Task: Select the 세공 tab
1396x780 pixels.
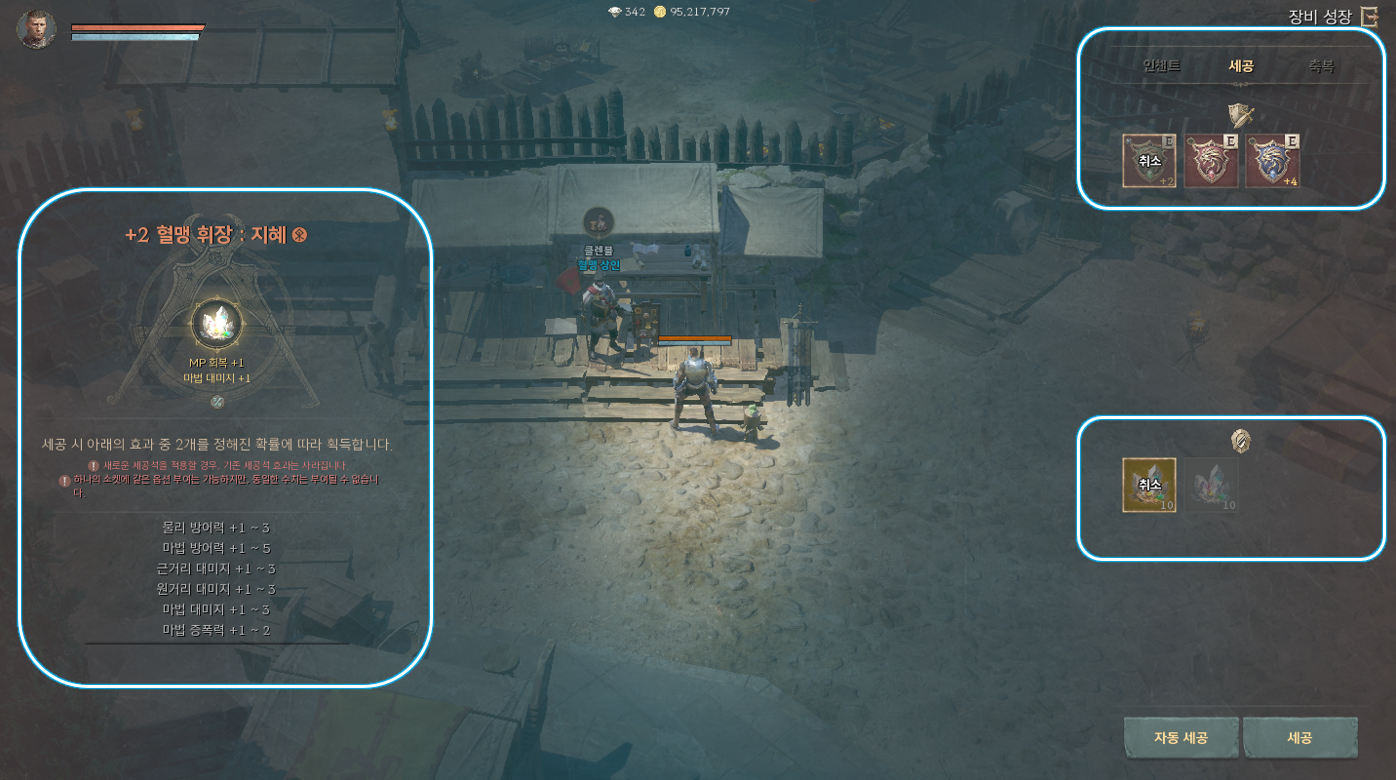Action: coord(1241,66)
